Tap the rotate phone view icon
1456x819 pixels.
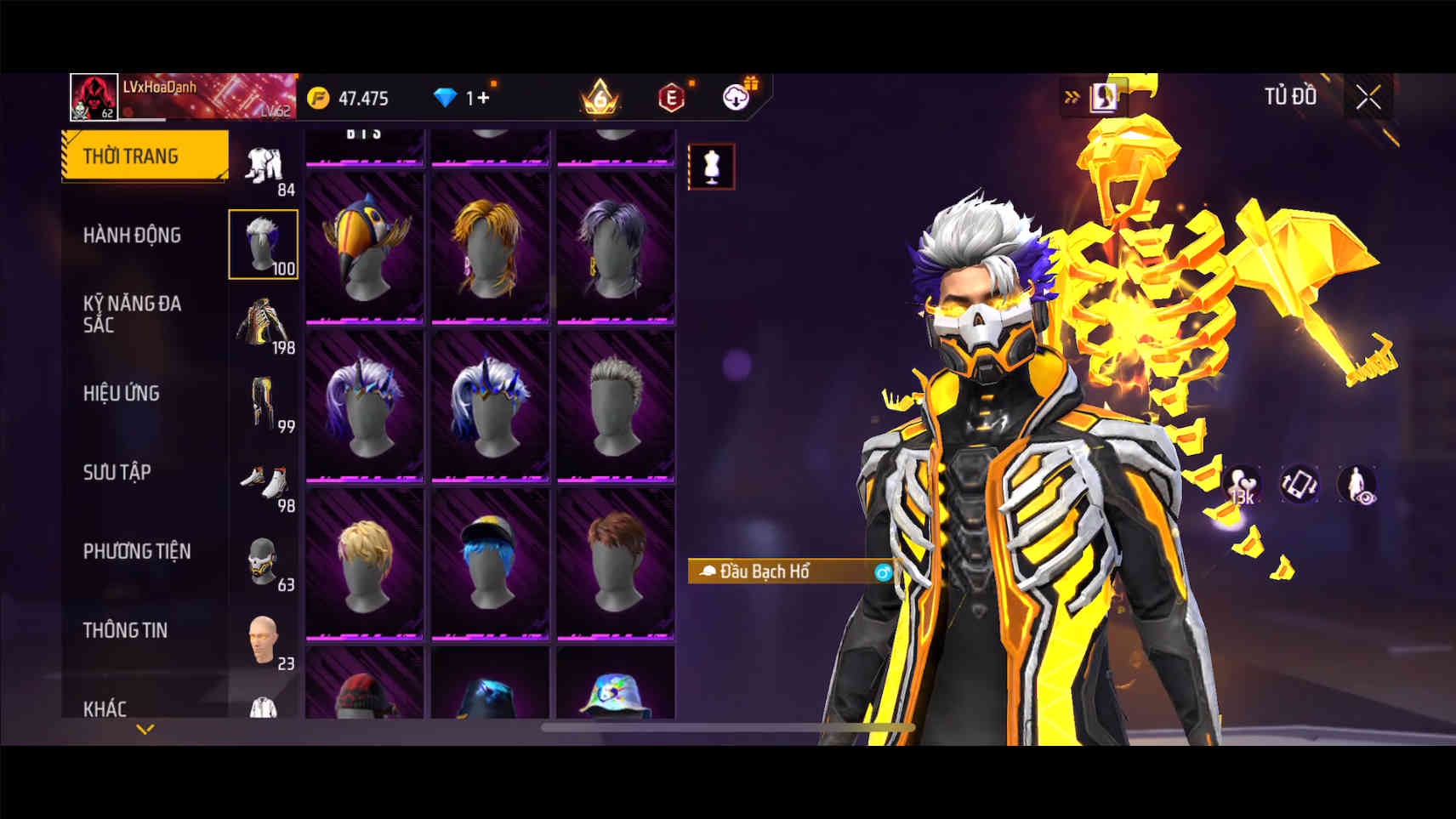(1300, 484)
